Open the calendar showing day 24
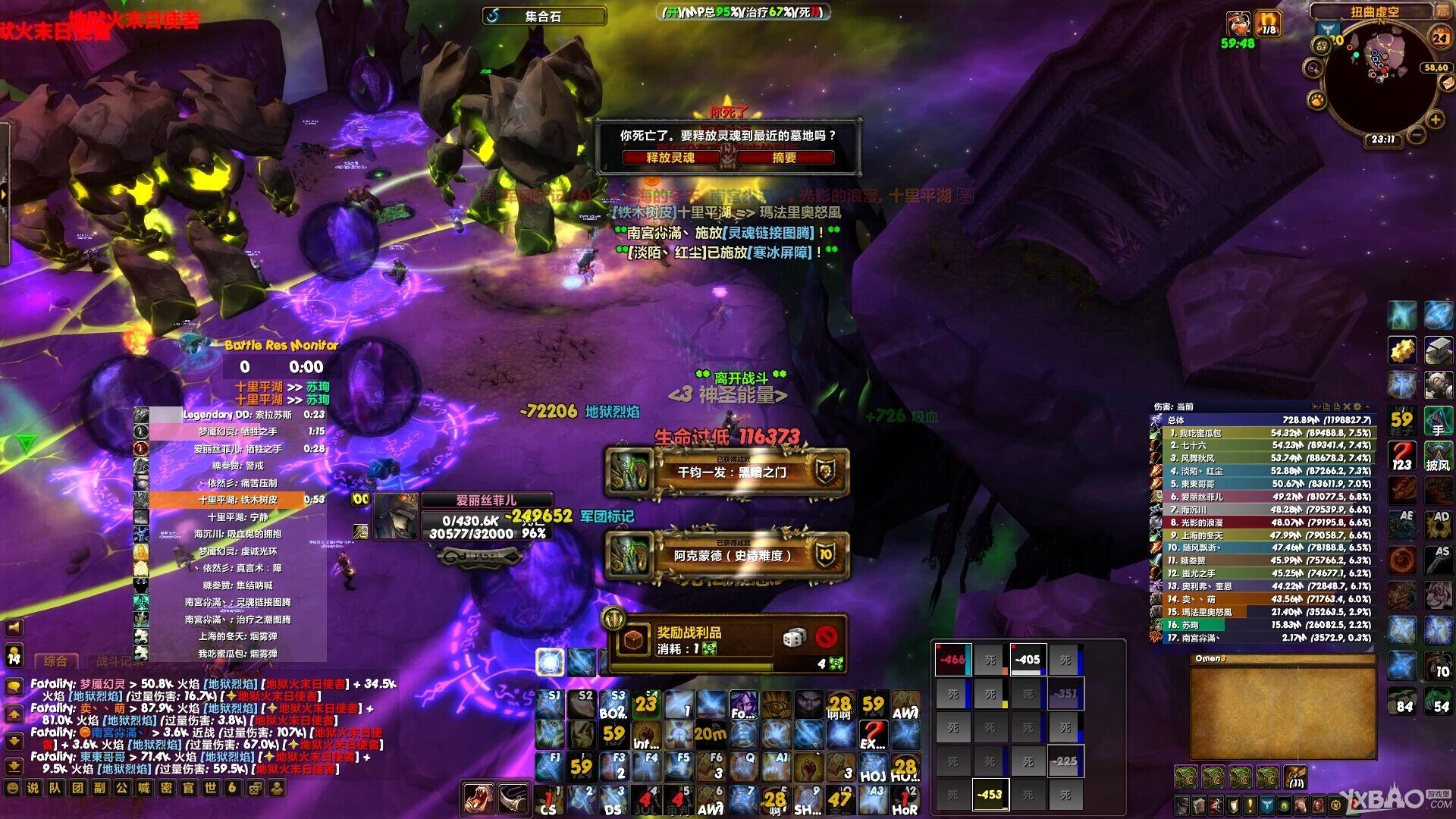Image resolution: width=1456 pixels, height=819 pixels. tap(1439, 36)
